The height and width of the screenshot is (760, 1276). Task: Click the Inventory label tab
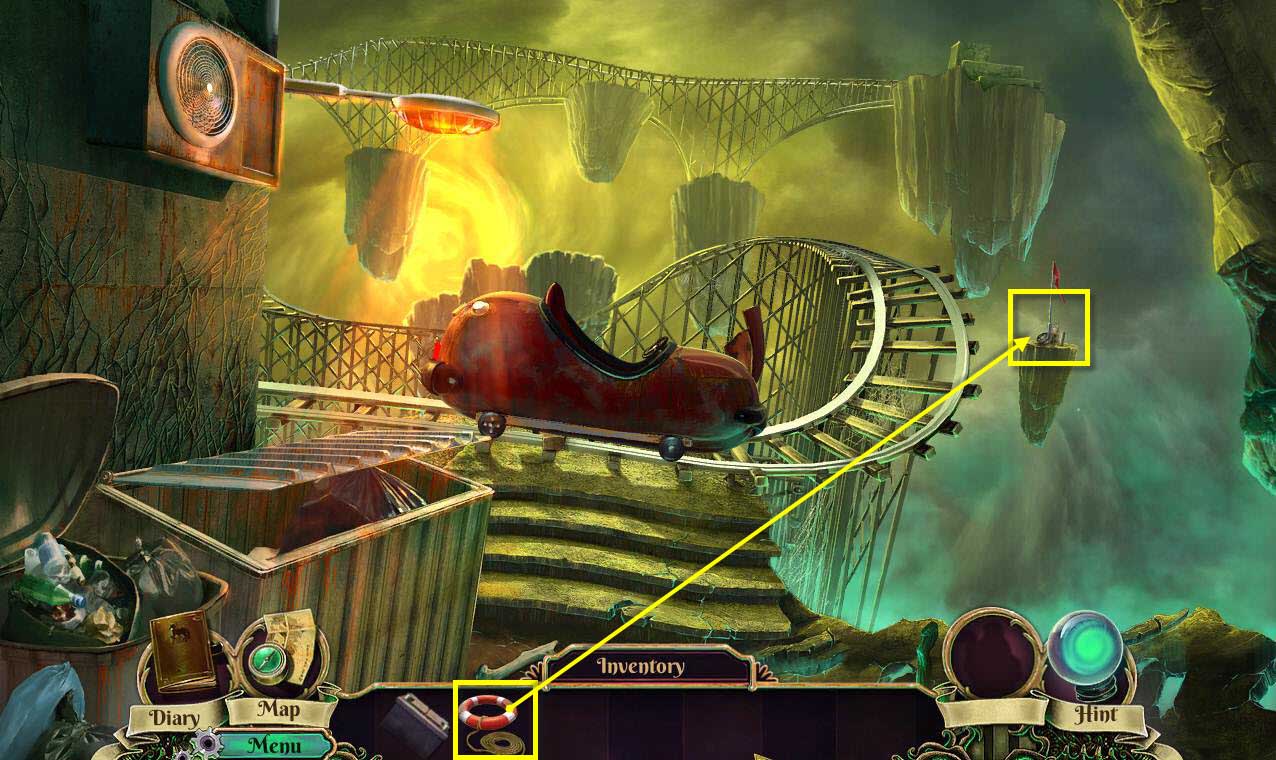641,667
